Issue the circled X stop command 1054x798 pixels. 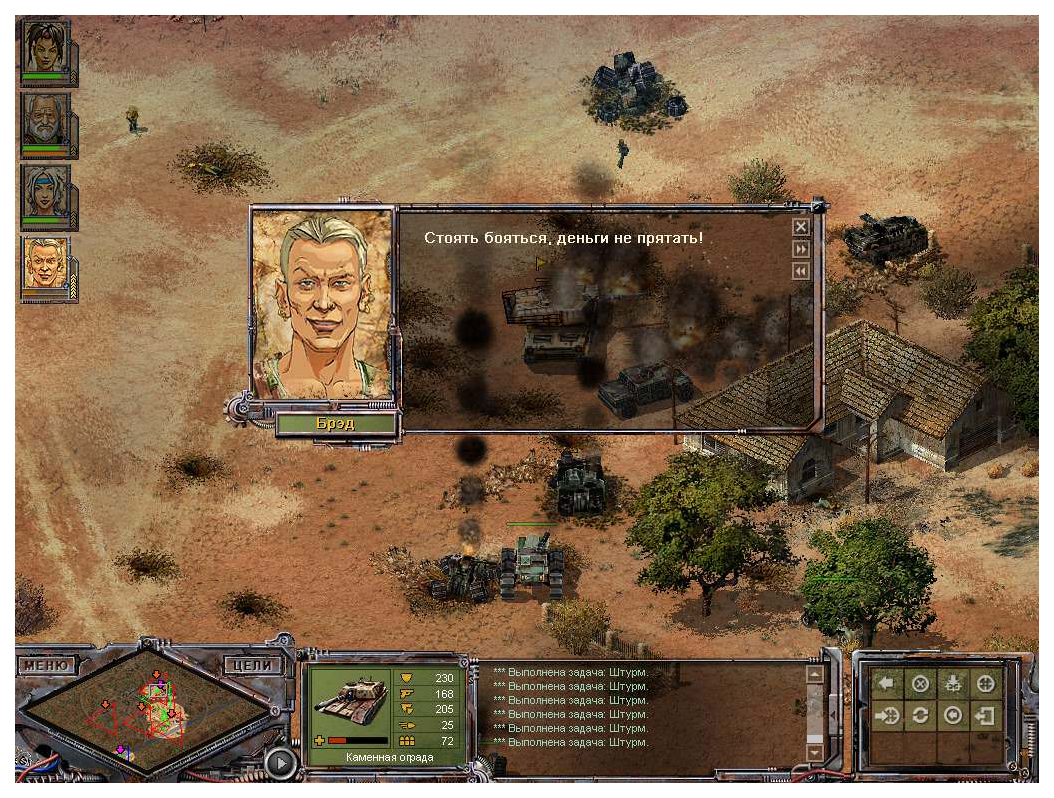pos(920,684)
